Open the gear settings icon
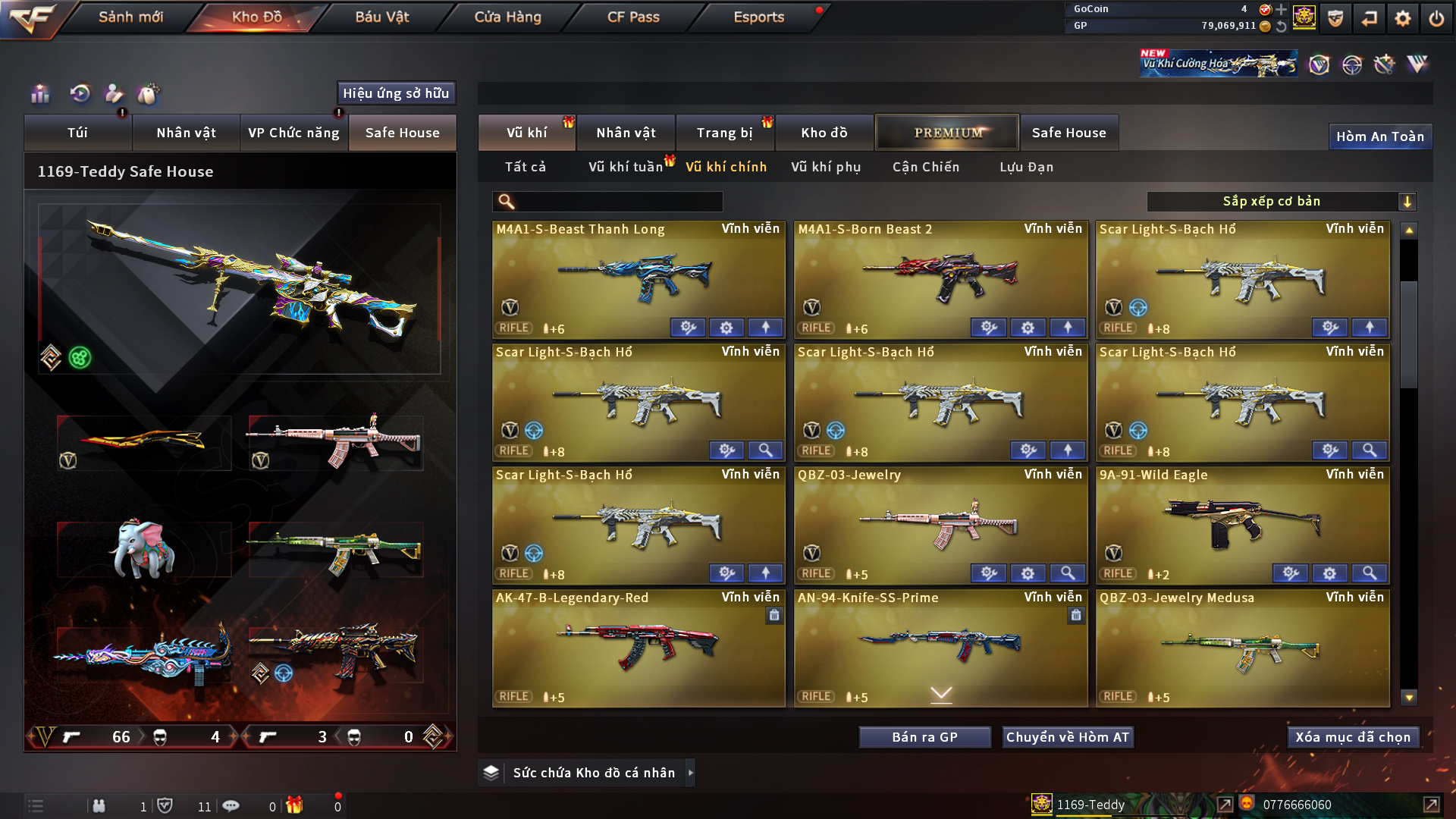Image resolution: width=1456 pixels, height=819 pixels. click(1403, 18)
